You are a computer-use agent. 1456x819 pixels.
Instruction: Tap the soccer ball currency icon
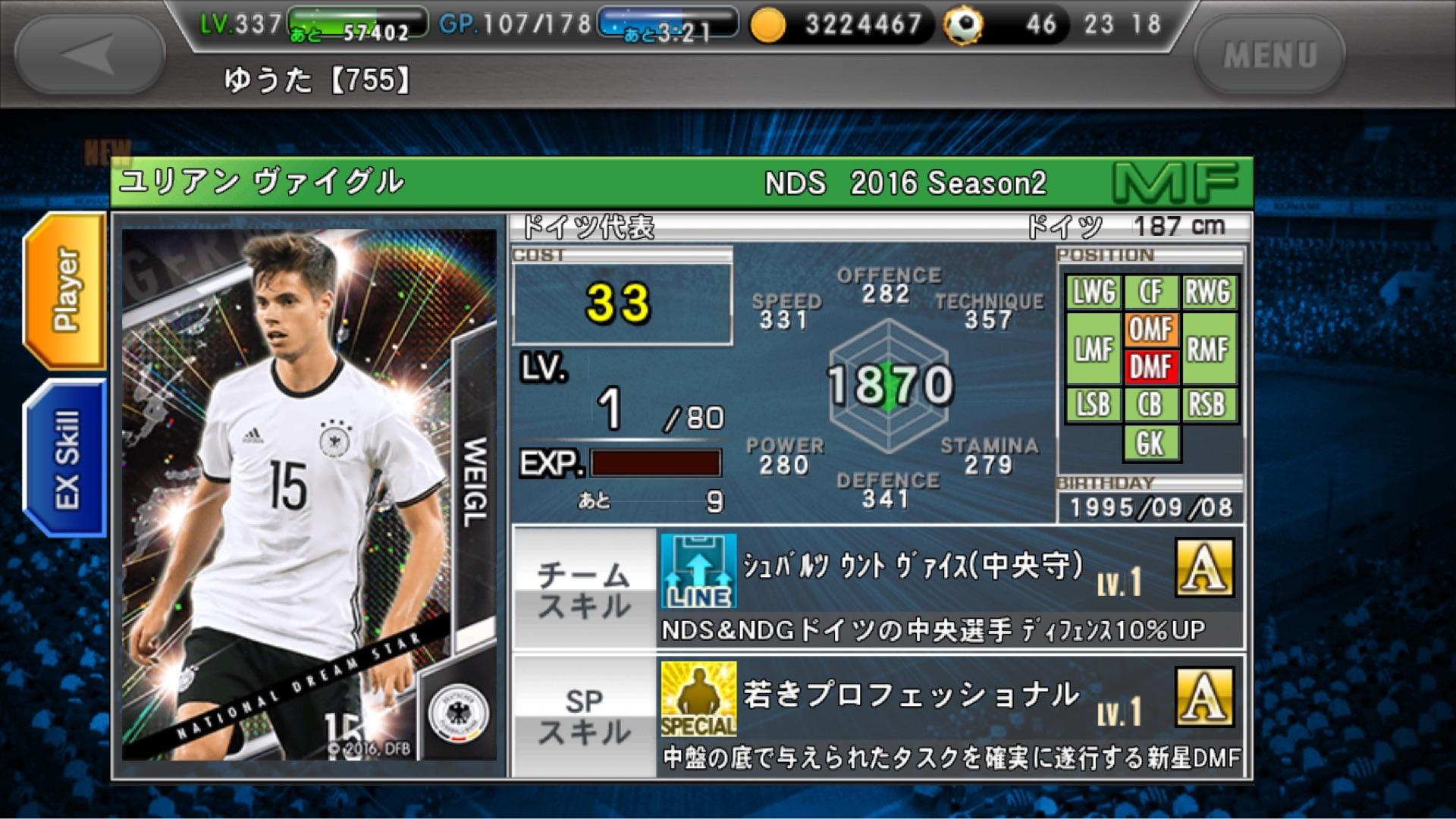click(963, 26)
